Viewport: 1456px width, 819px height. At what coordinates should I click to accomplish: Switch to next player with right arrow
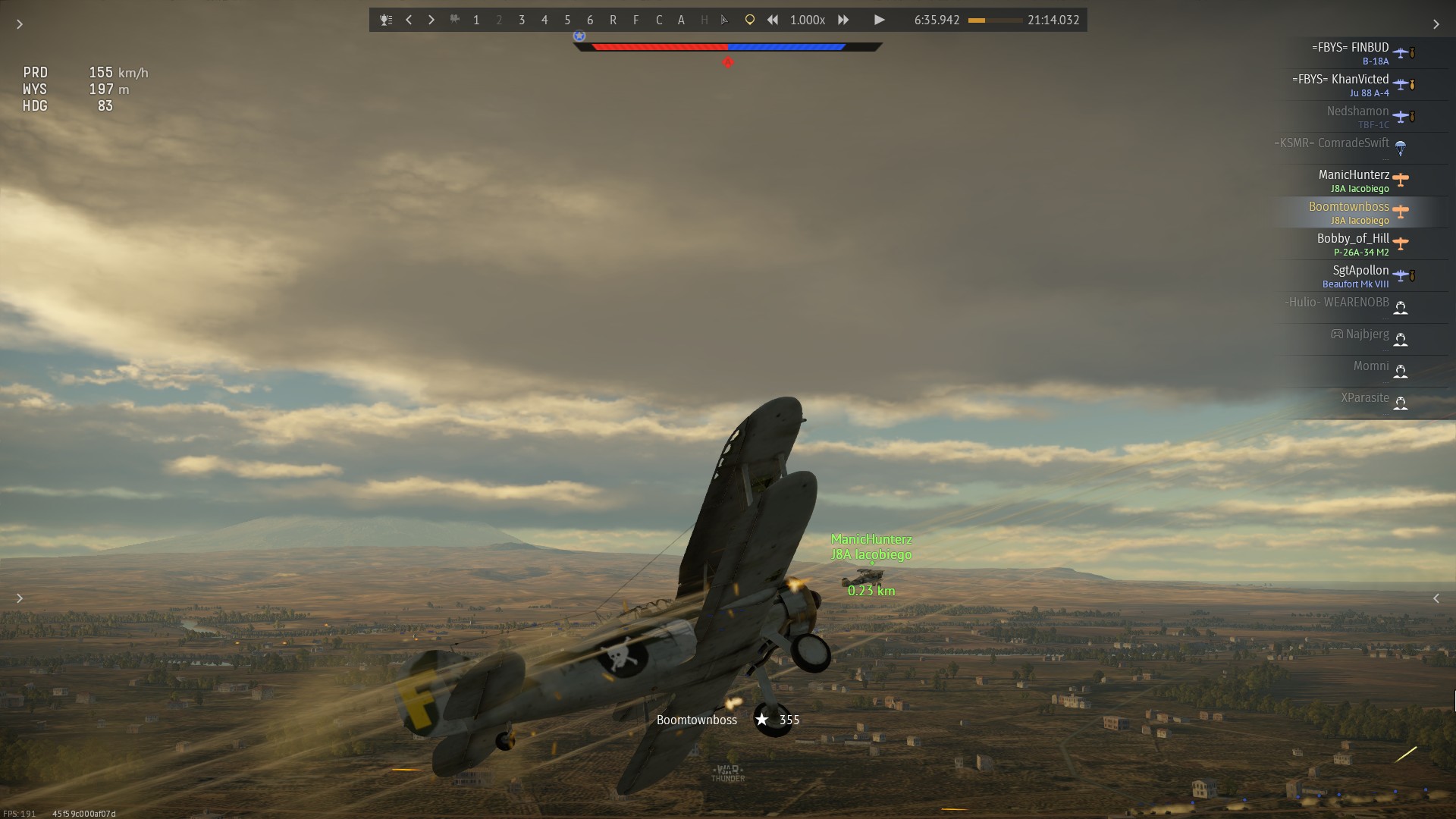(x=431, y=20)
